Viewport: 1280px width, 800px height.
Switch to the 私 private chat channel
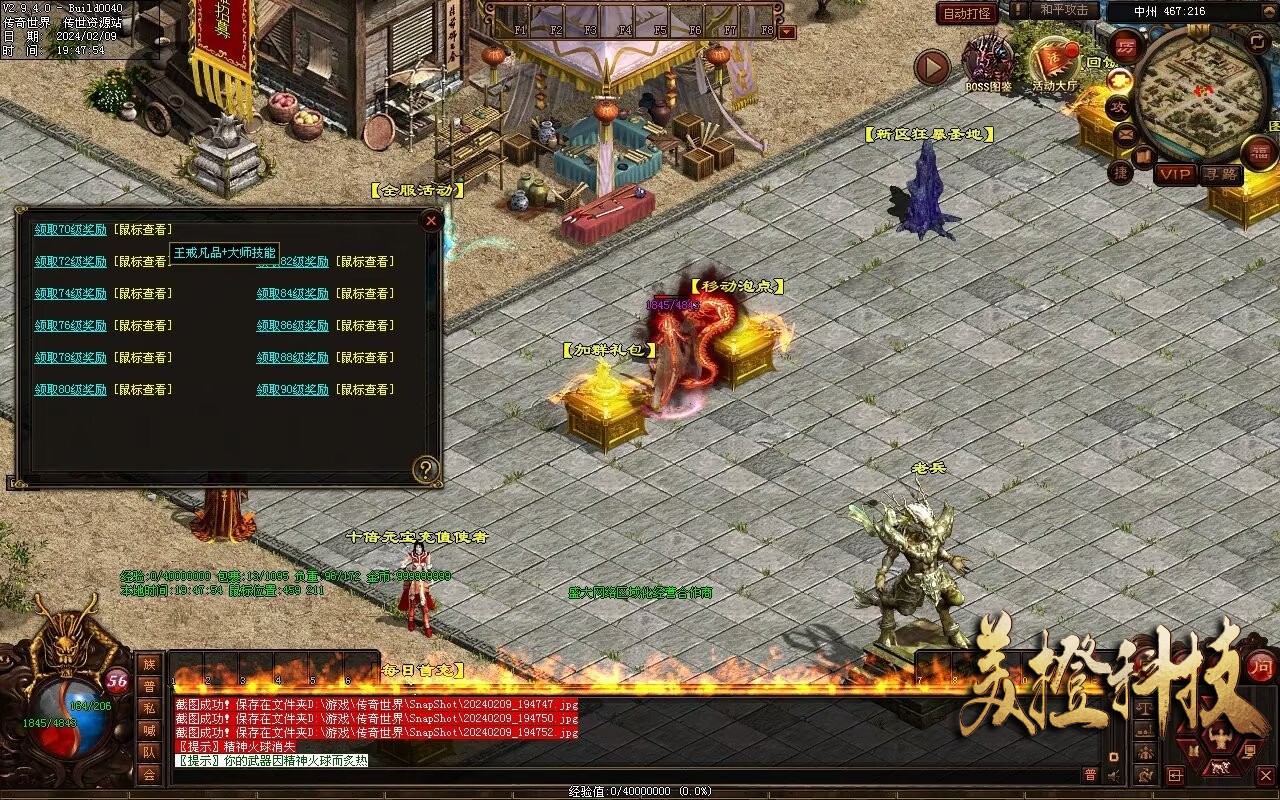click(x=149, y=708)
